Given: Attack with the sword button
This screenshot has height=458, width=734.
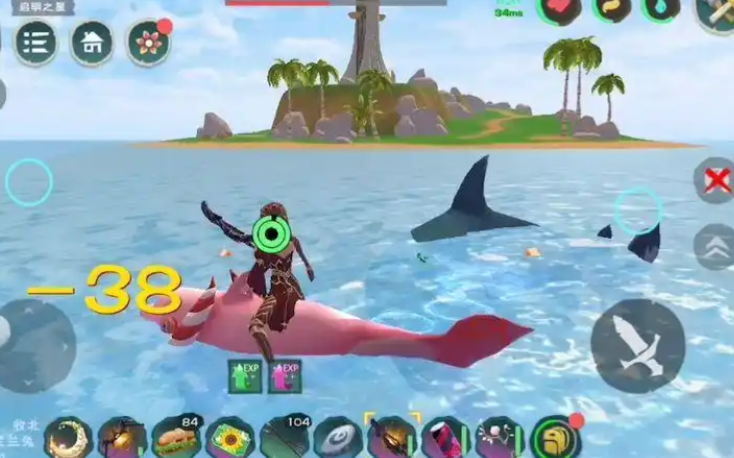Looking at the screenshot, I should coord(637,346).
